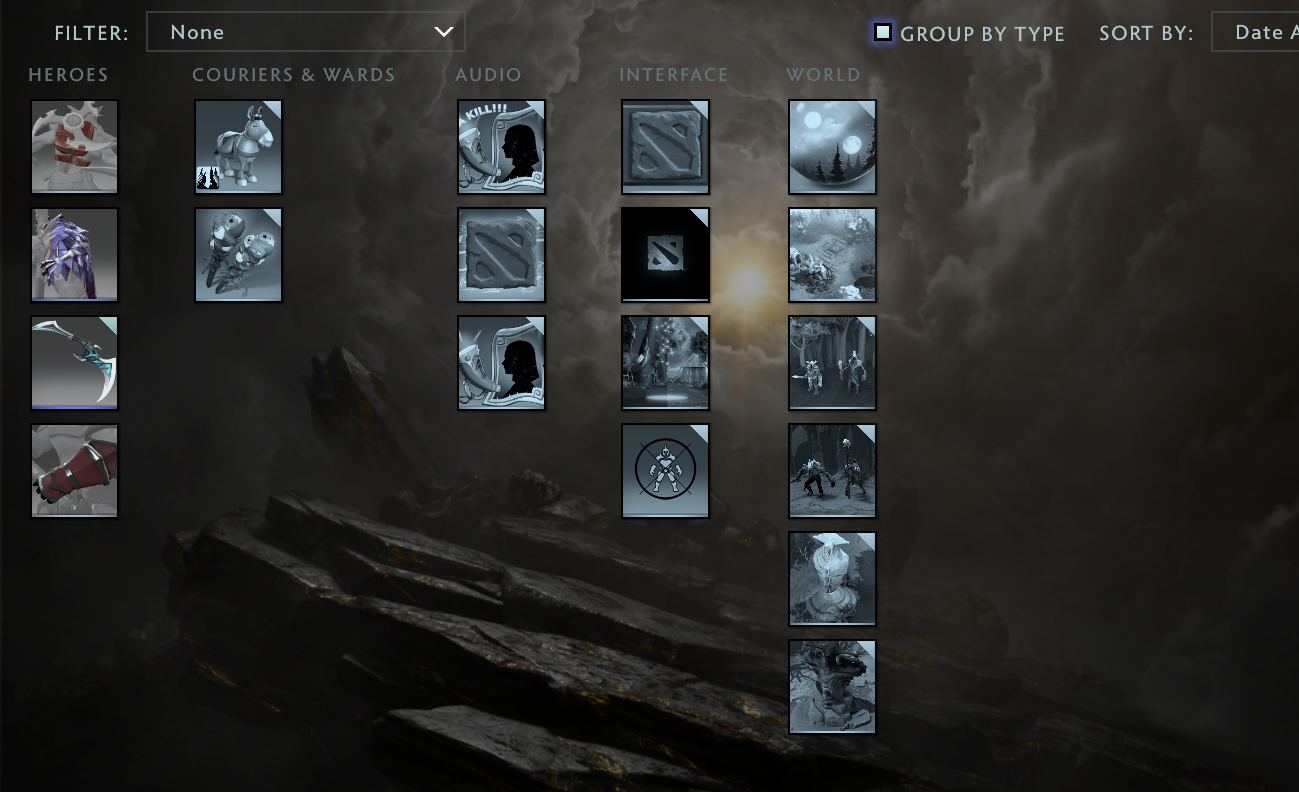This screenshot has height=792, width=1299.
Task: Open the donkey courier item
Action: 238,146
